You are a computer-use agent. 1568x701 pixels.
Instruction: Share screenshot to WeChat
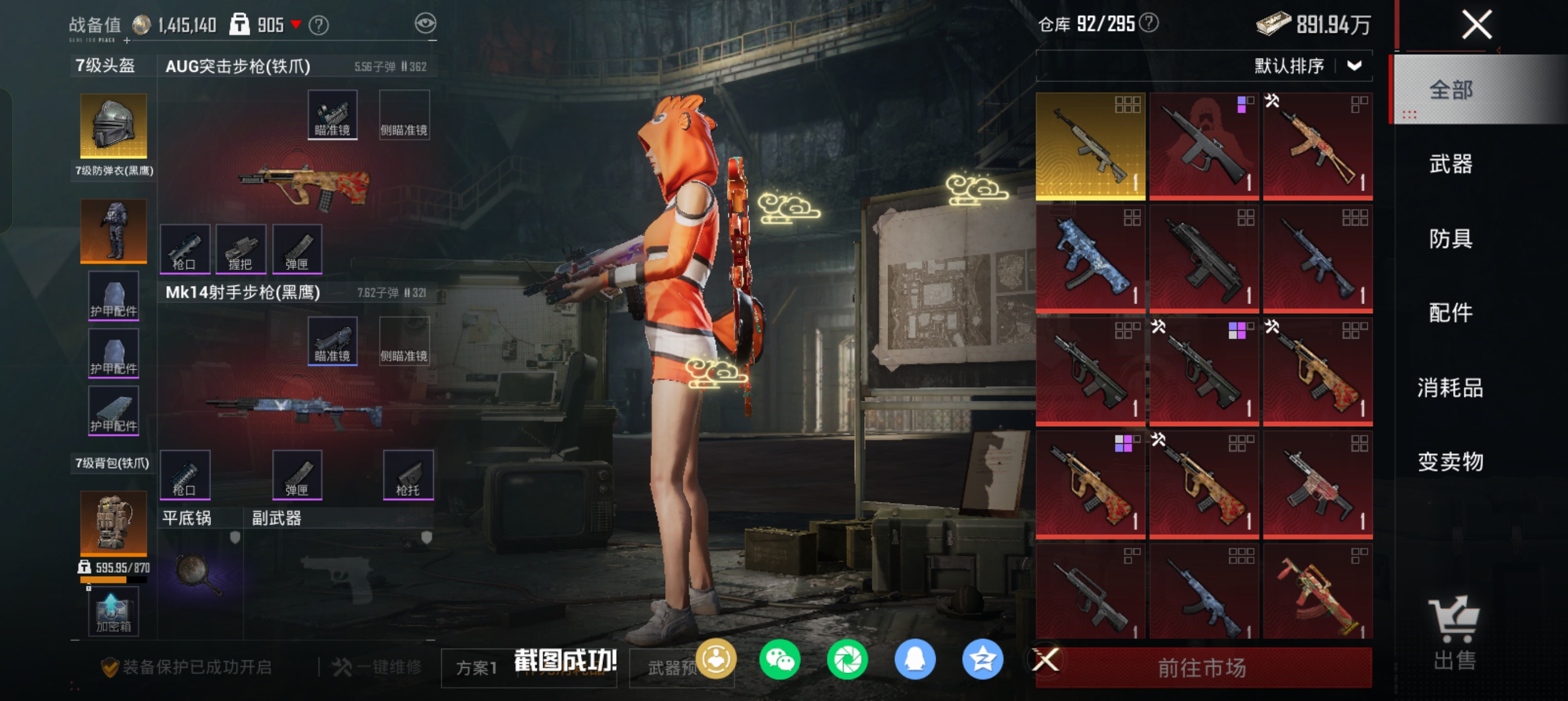[x=779, y=660]
